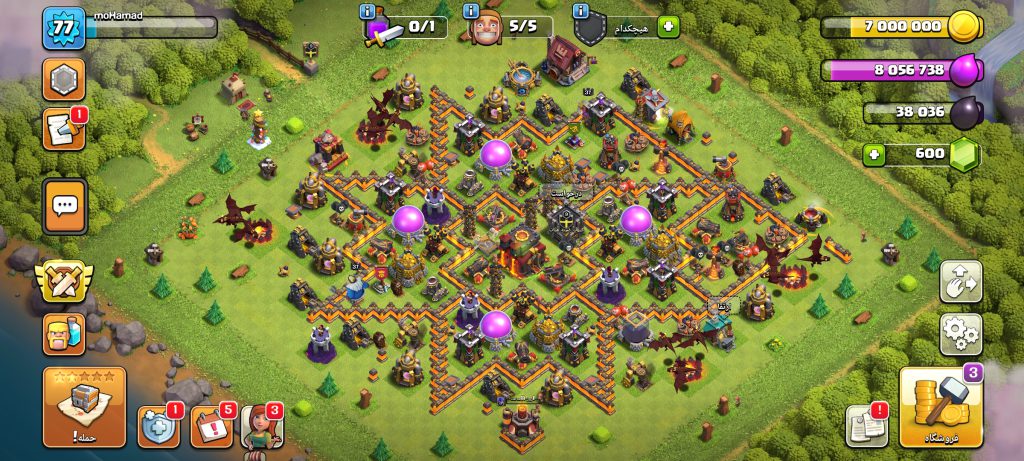1024x461 pixels.
Task: Show info for the builders 5/5 counter
Action: tap(472, 12)
